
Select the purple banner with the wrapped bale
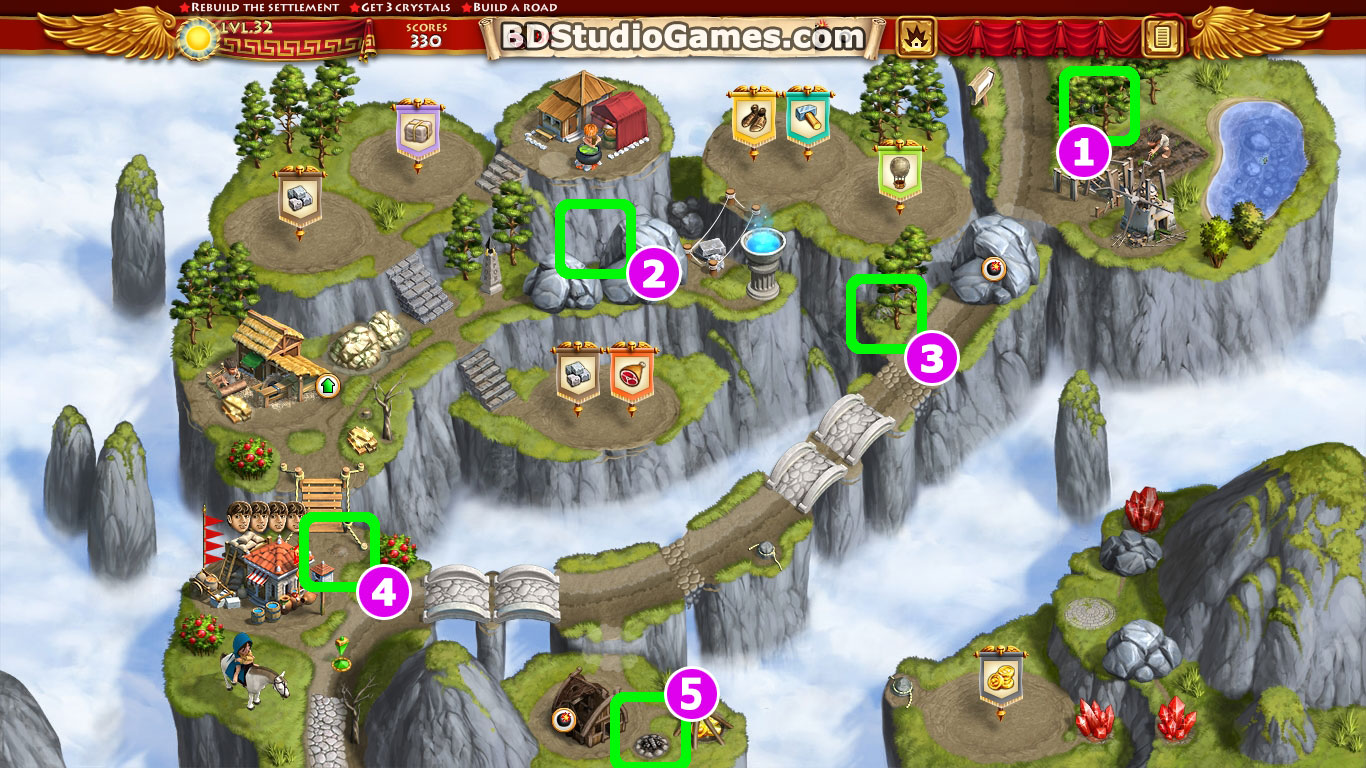coord(418,130)
